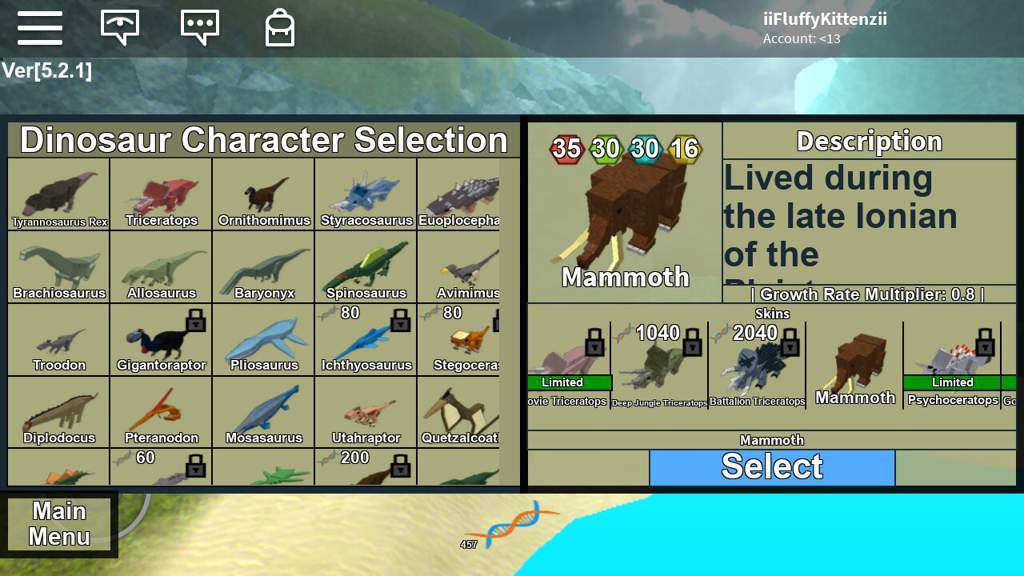Open the hamburger menu
Screen dimensions: 1024x576
click(x=40, y=27)
